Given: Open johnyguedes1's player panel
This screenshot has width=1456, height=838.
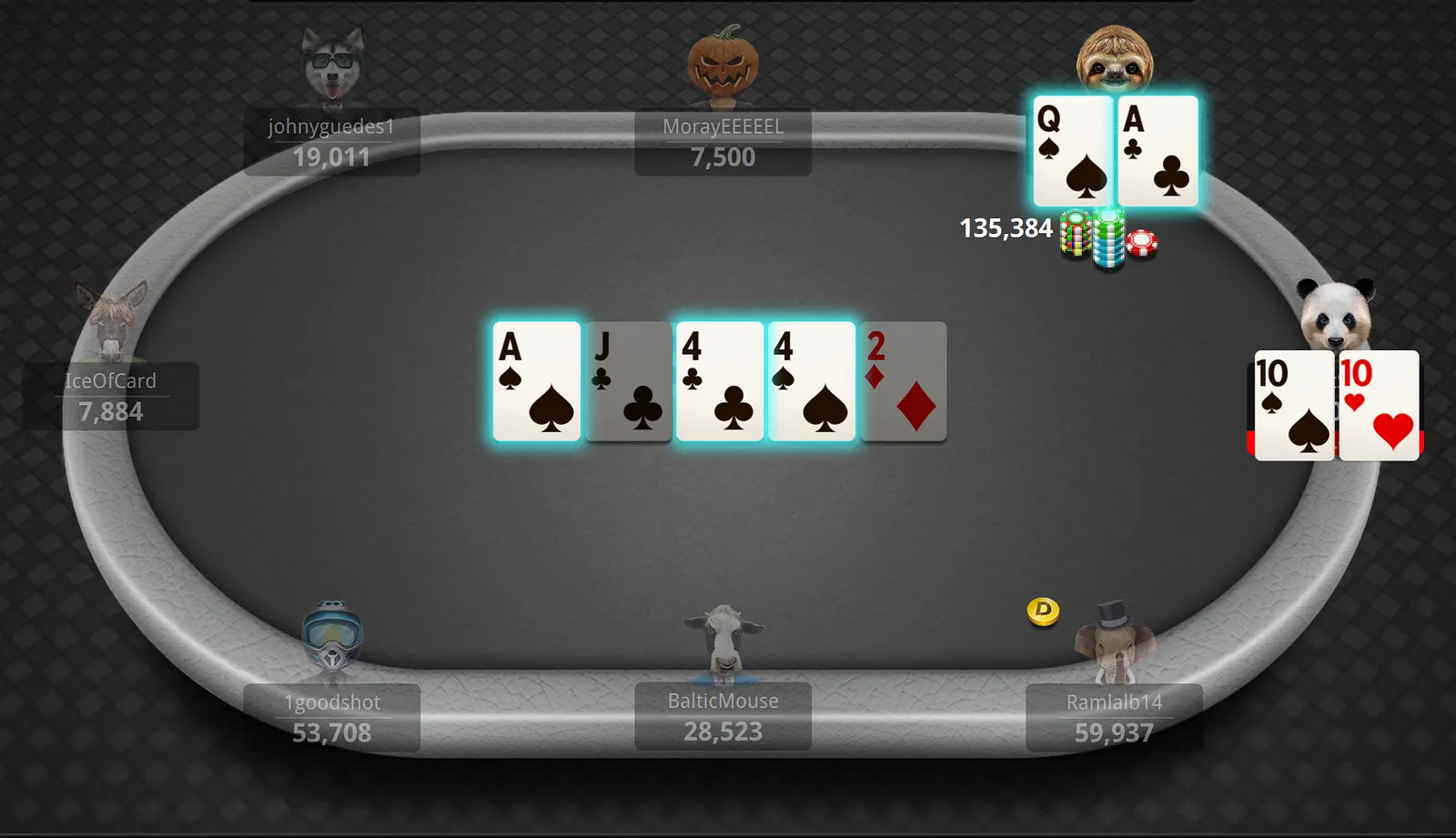Looking at the screenshot, I should (331, 143).
